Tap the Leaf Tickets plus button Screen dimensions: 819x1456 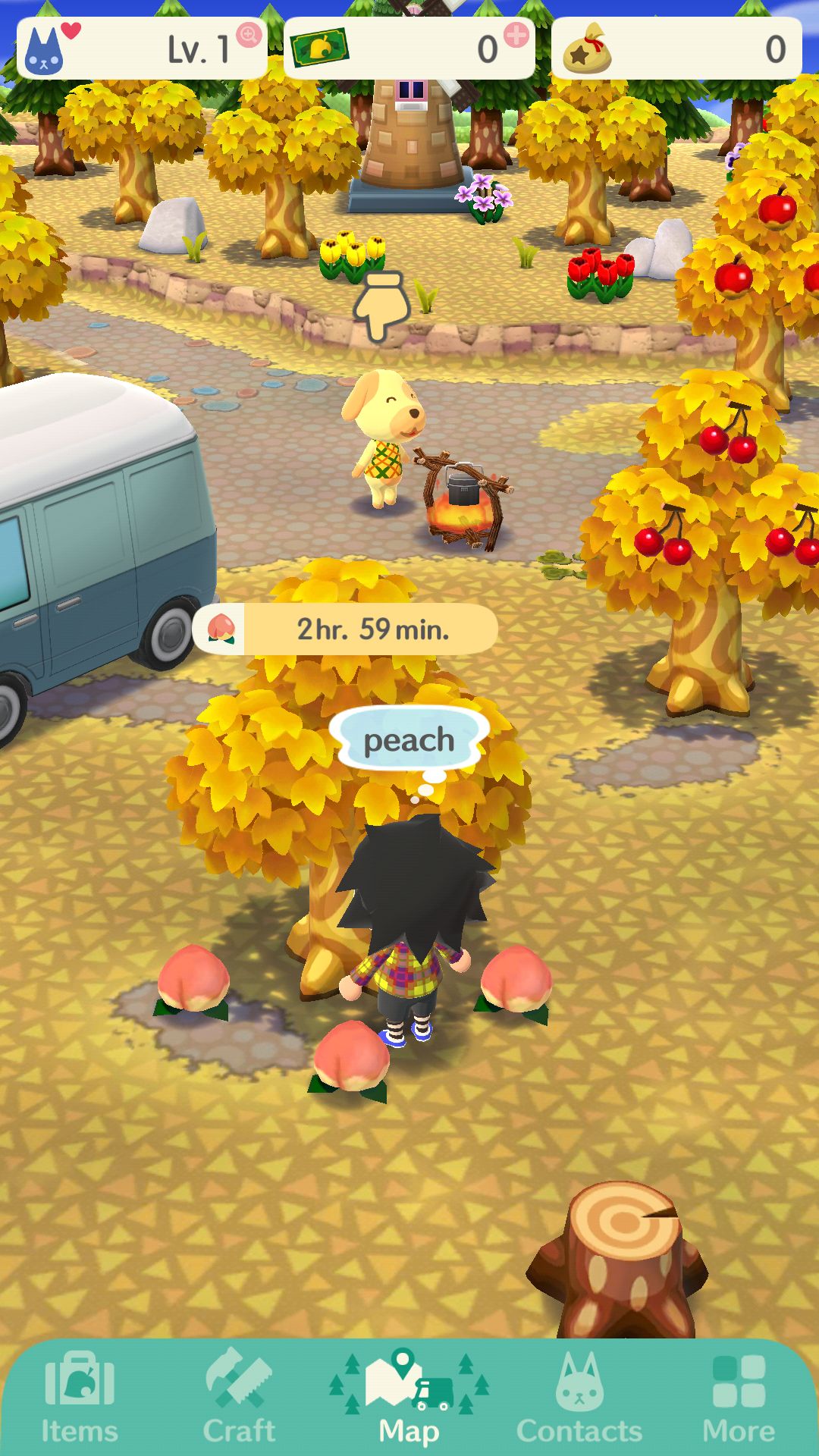click(516, 35)
